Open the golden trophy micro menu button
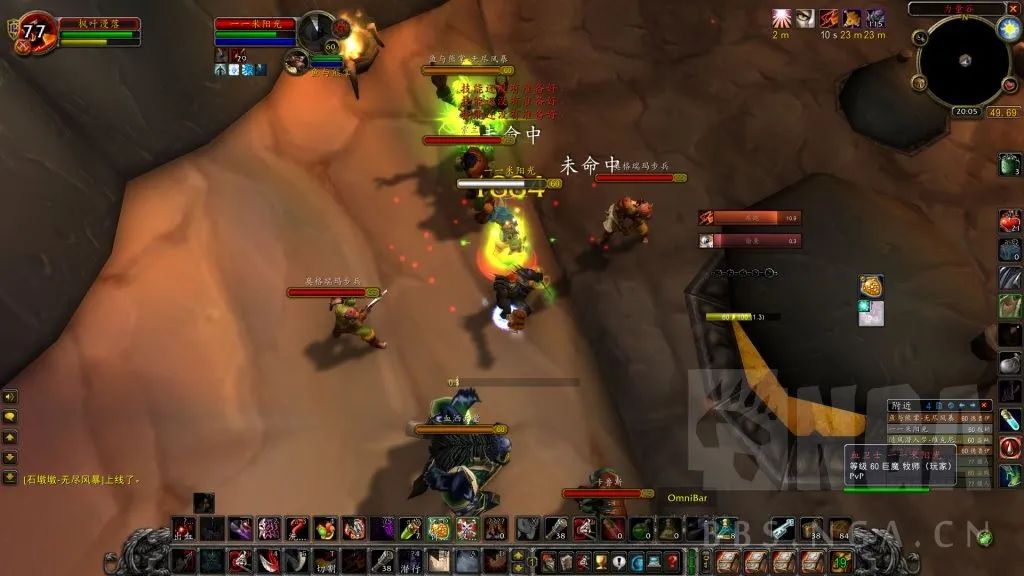 601,562
